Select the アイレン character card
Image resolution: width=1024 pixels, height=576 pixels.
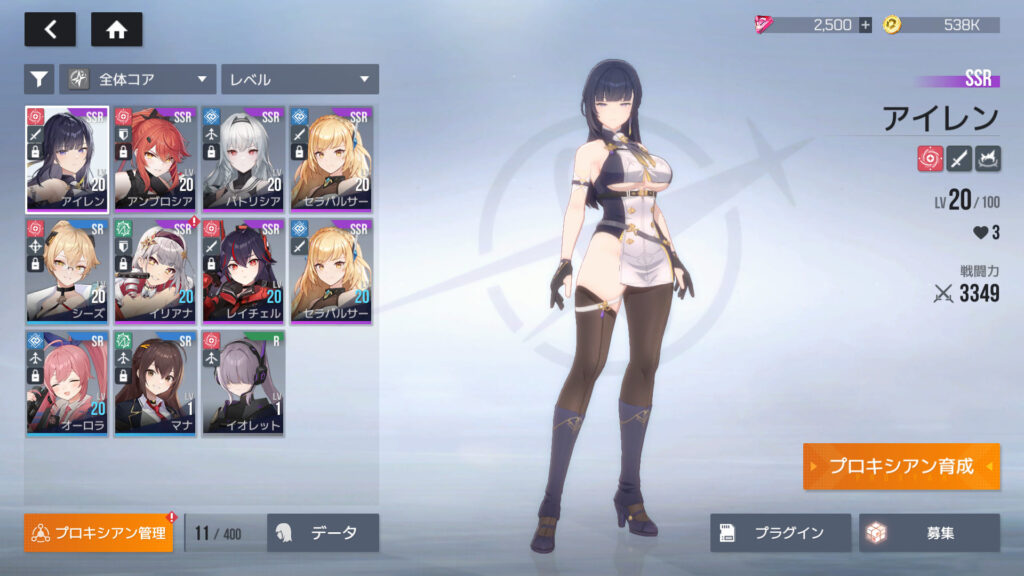[67, 159]
